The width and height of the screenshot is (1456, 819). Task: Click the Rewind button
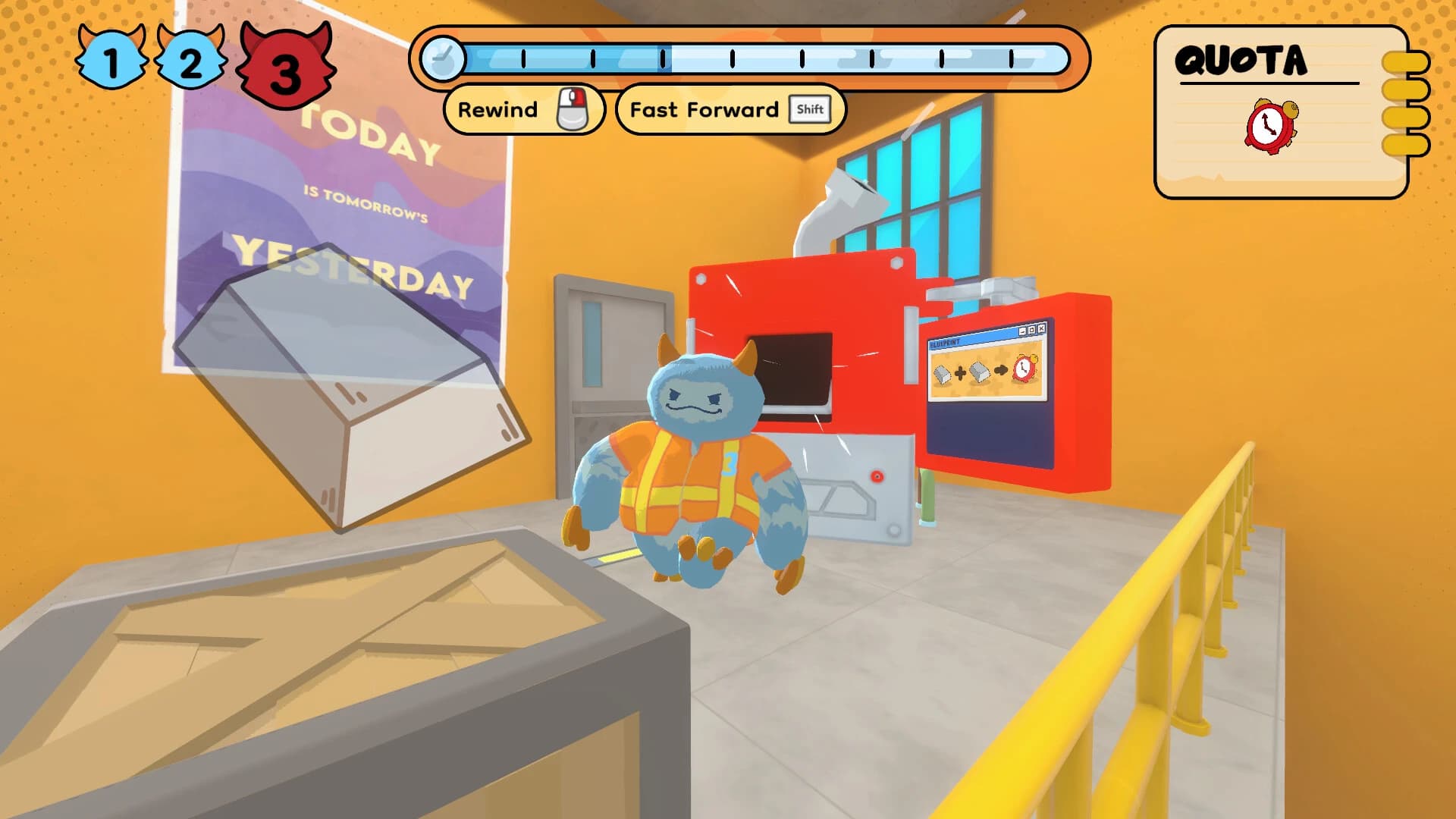pyautogui.click(x=523, y=110)
